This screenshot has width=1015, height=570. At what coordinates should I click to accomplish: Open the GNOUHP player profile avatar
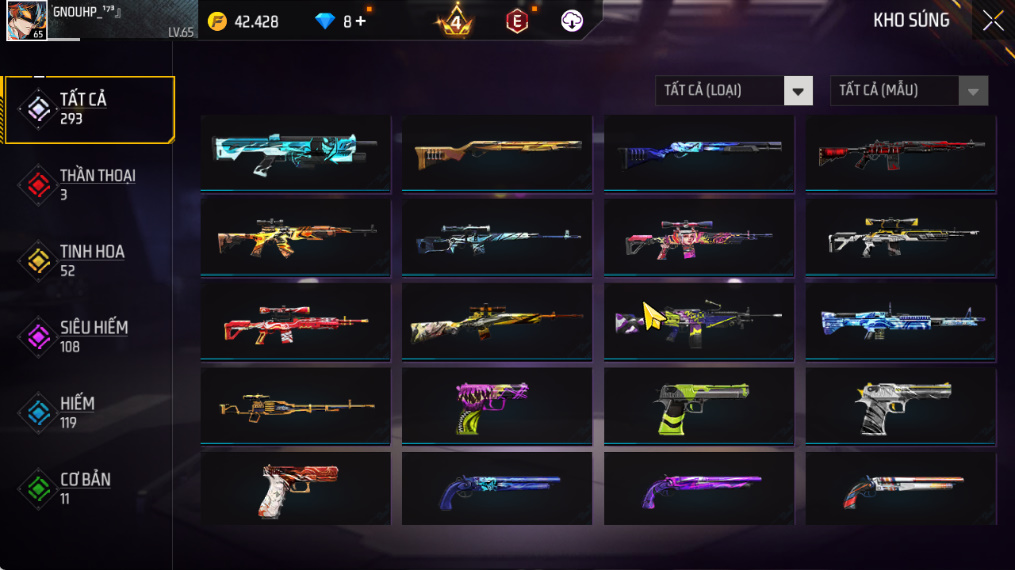coord(26,20)
